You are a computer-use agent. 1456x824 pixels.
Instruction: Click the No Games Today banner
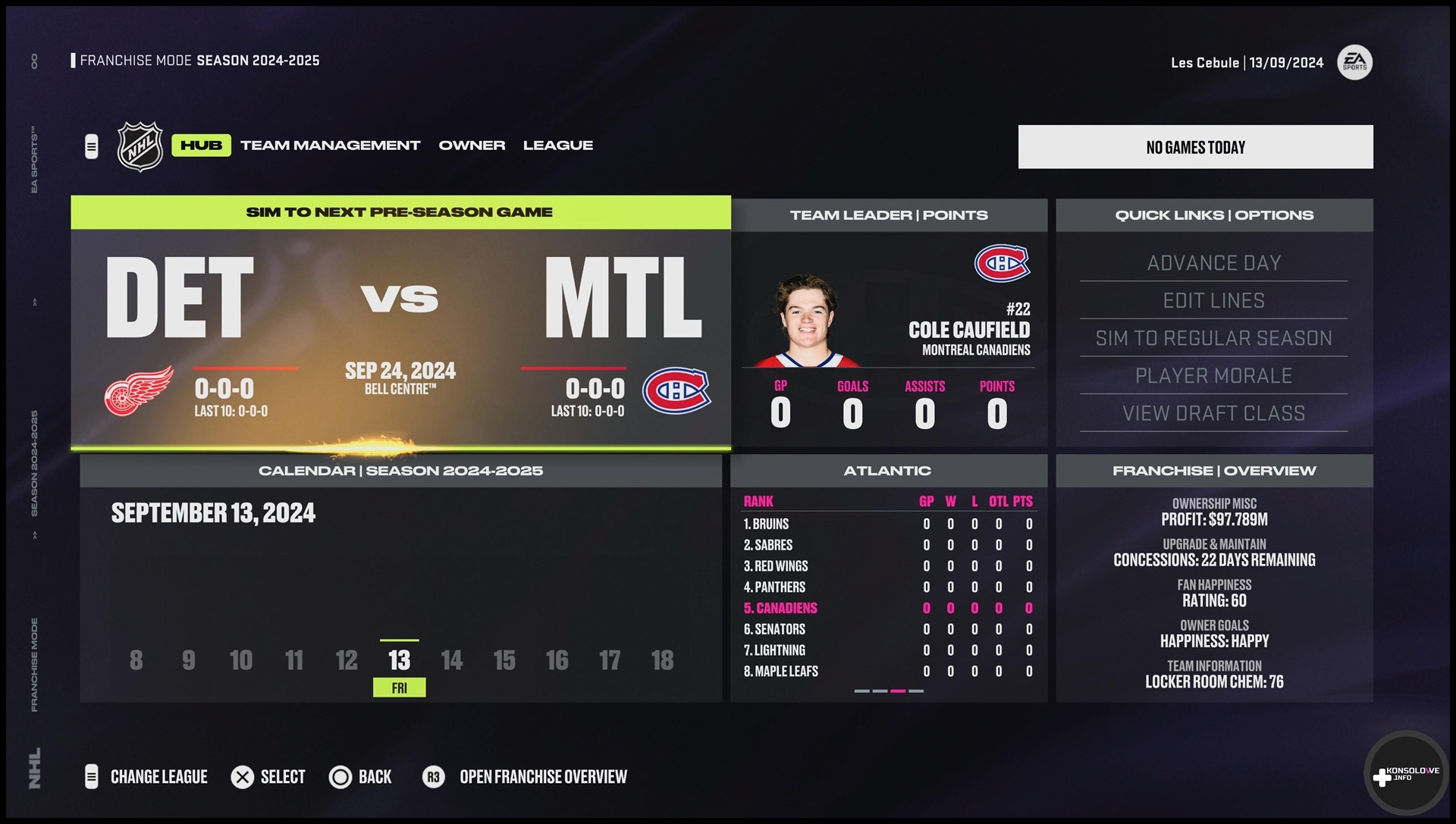1195,147
